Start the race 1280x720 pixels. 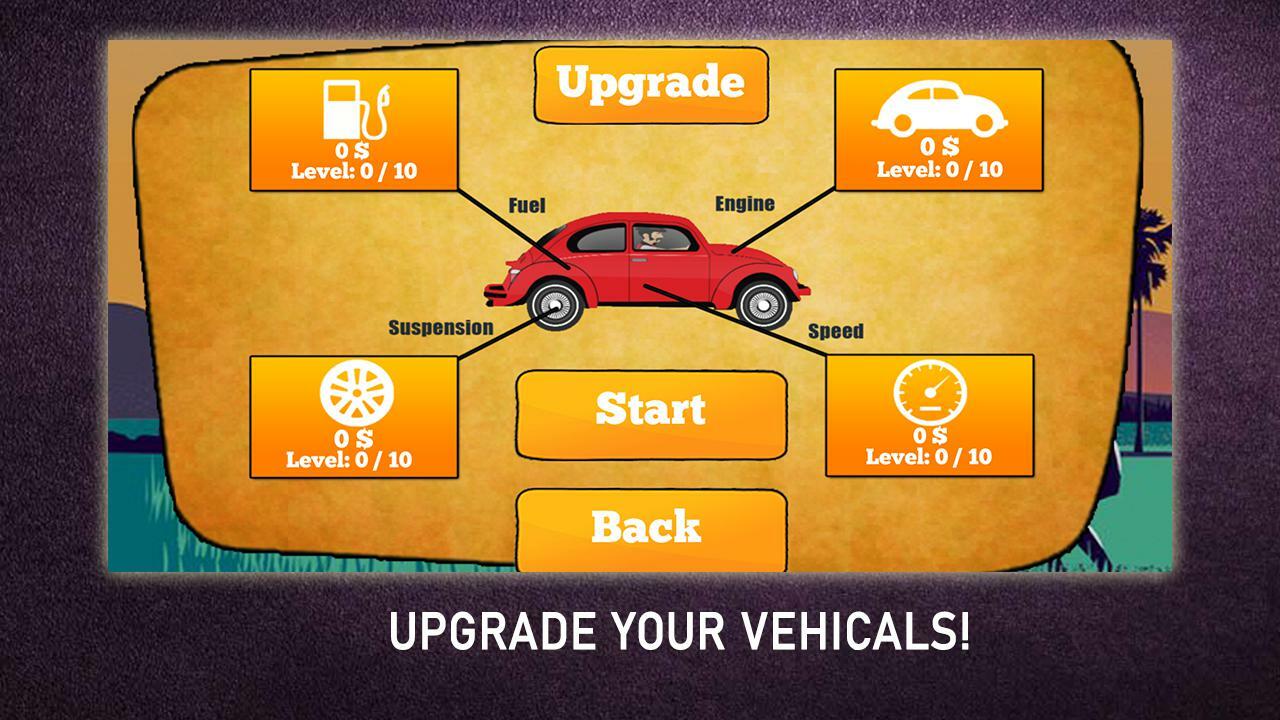point(651,410)
